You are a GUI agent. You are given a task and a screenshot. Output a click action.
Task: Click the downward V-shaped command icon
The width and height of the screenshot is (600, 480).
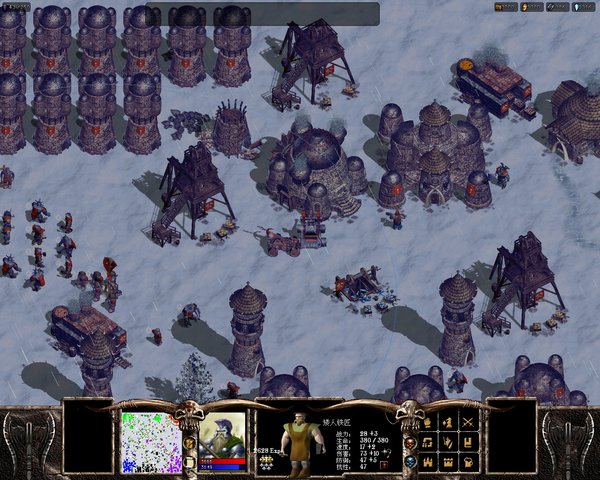point(448,441)
